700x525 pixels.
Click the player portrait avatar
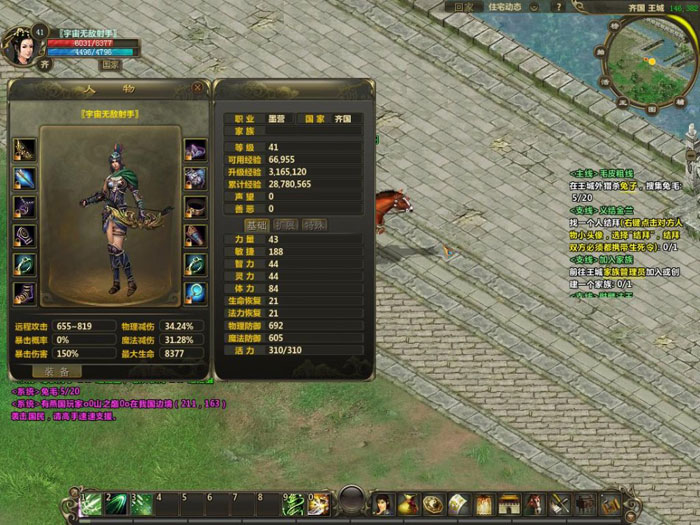[x=17, y=45]
